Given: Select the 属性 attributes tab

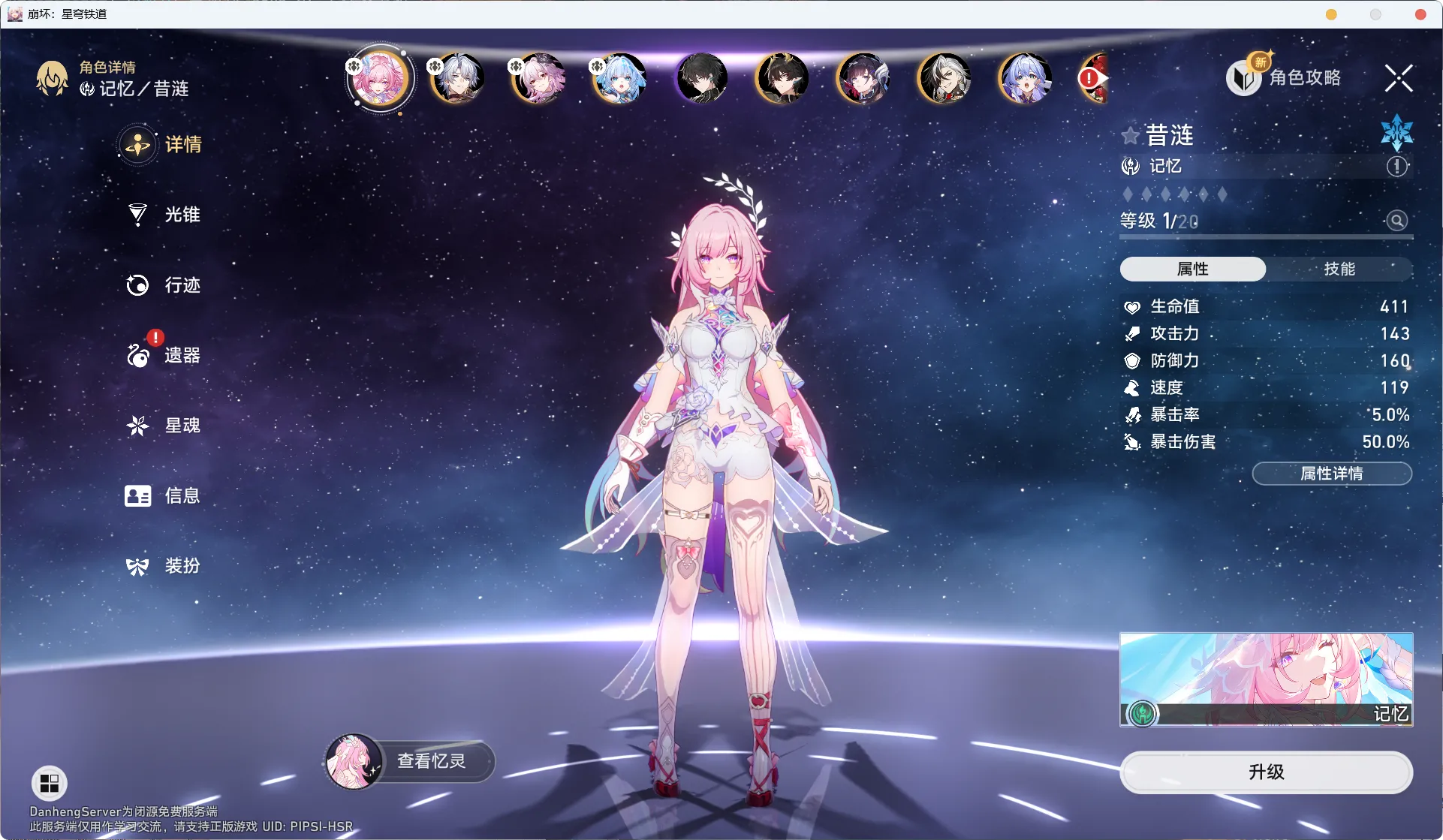Looking at the screenshot, I should point(1192,269).
